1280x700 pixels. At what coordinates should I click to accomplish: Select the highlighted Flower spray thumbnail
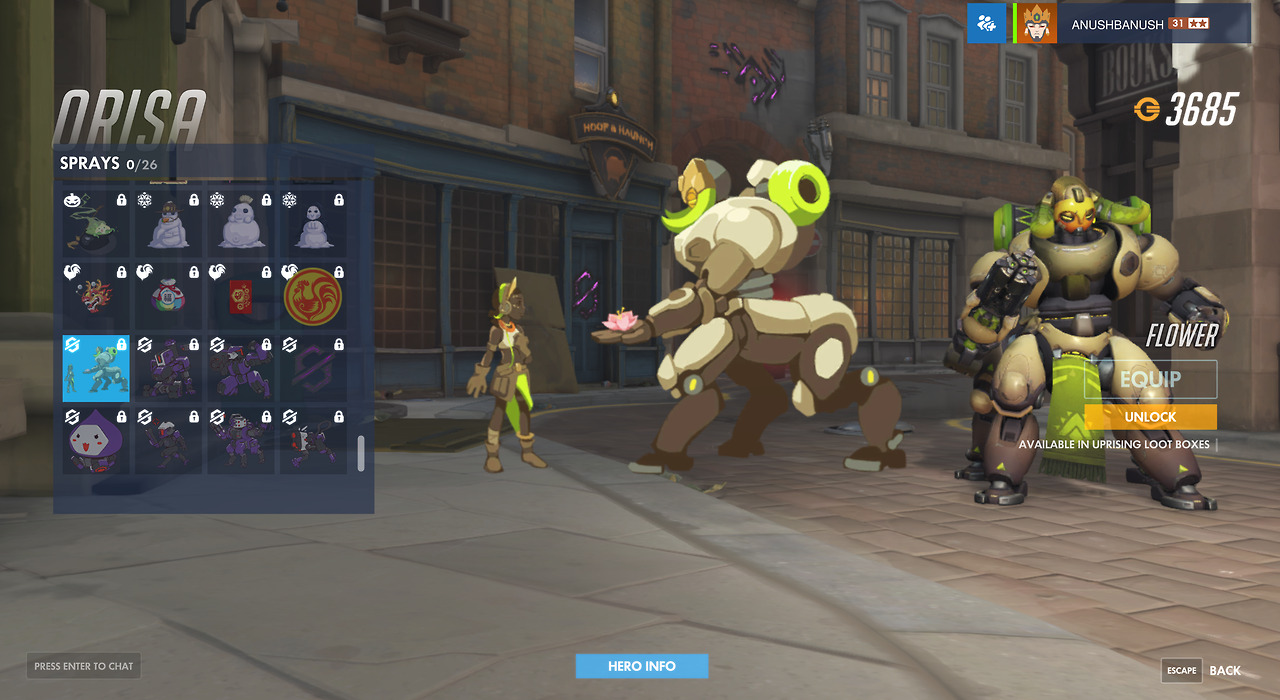tap(96, 368)
